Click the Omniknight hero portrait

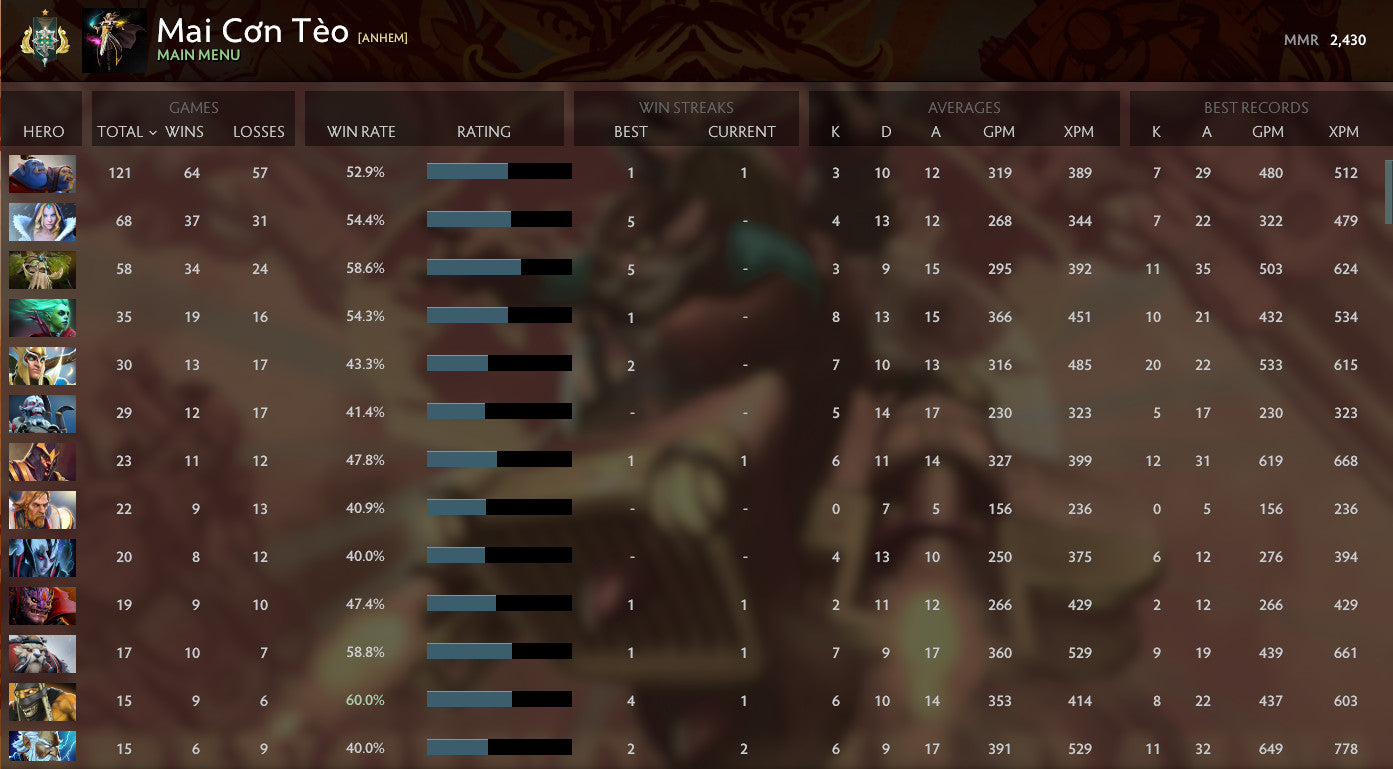[42, 509]
